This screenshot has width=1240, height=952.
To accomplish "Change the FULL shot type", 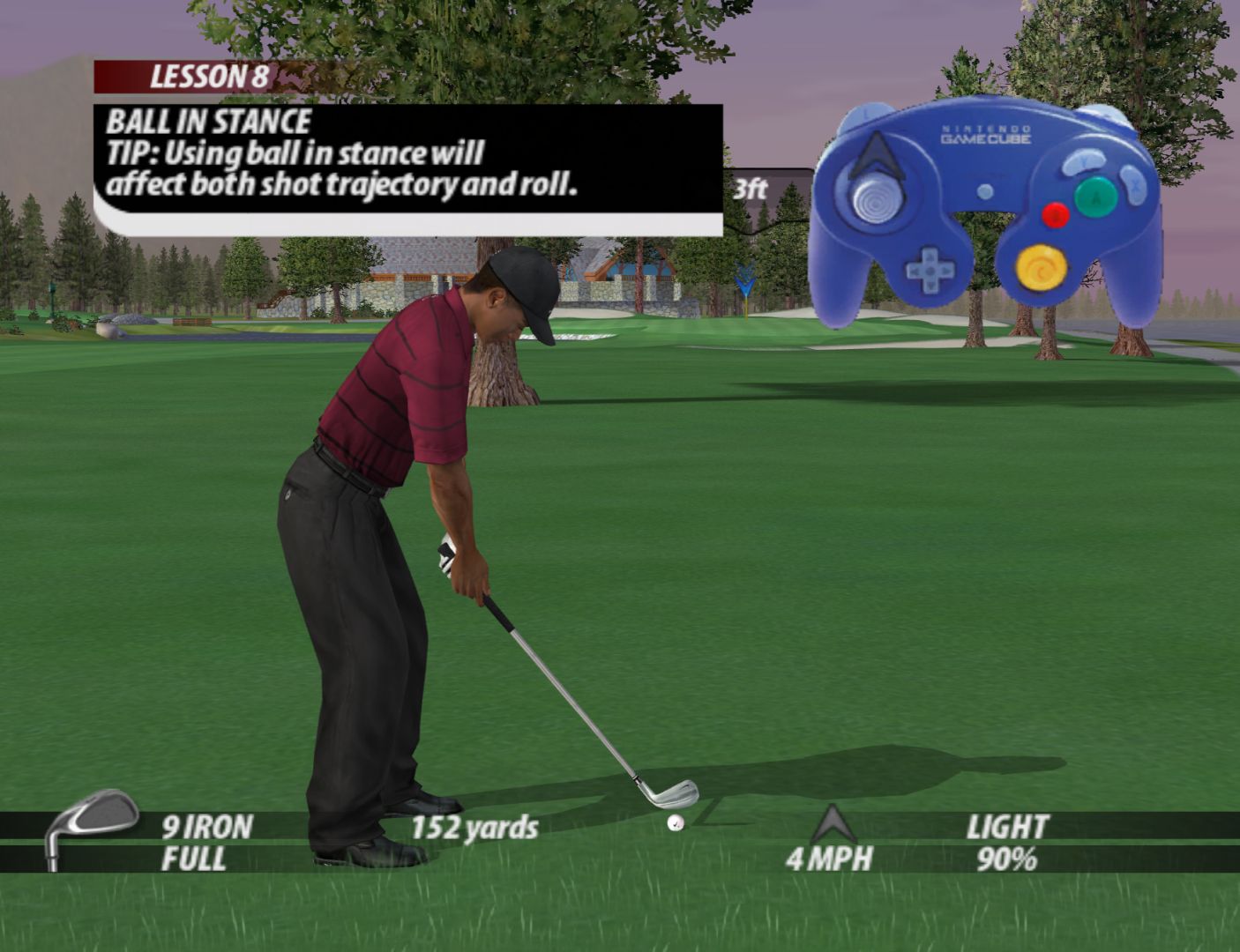I will coord(193,859).
